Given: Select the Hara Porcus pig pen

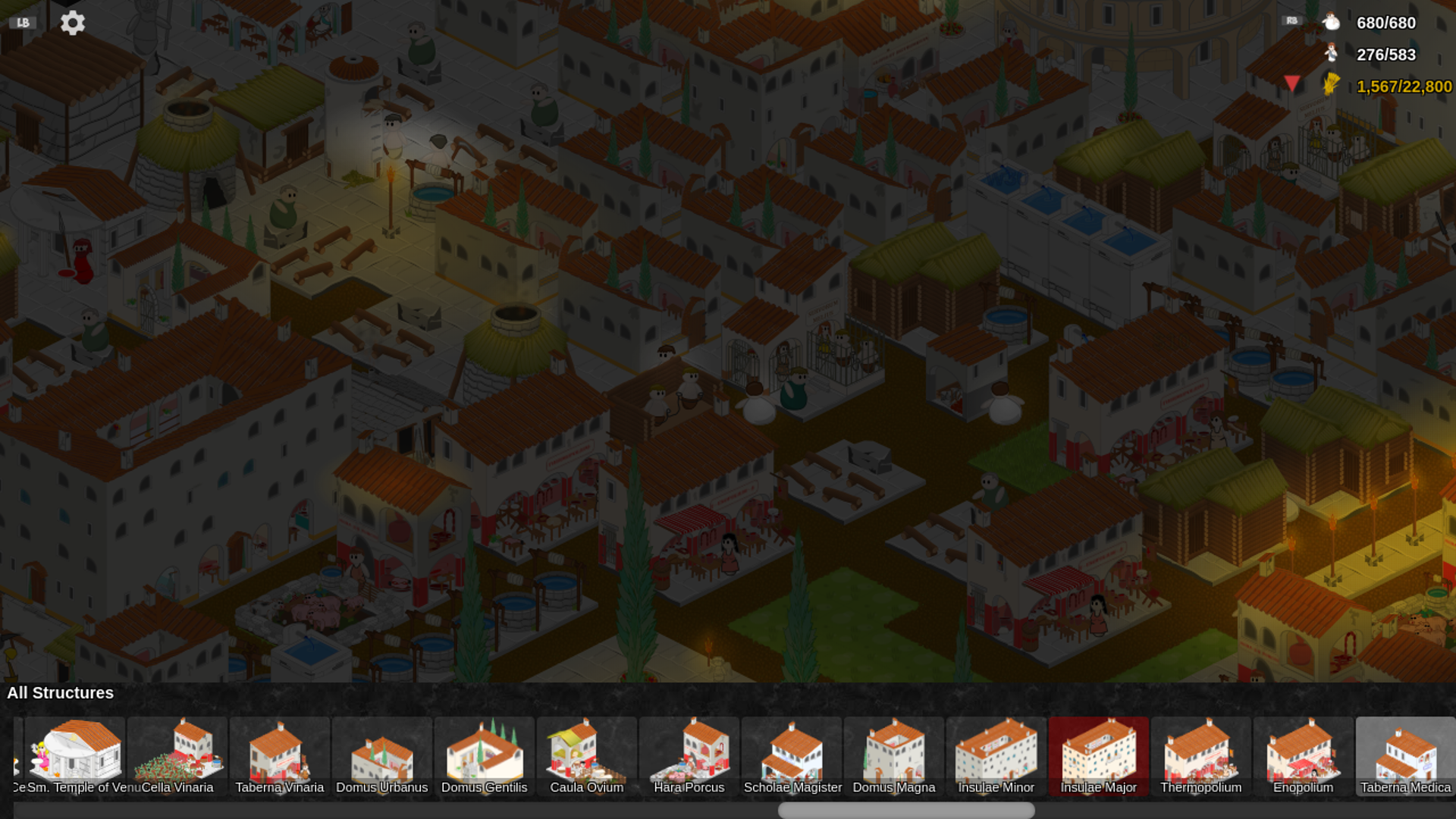Looking at the screenshot, I should pyautogui.click(x=689, y=756).
